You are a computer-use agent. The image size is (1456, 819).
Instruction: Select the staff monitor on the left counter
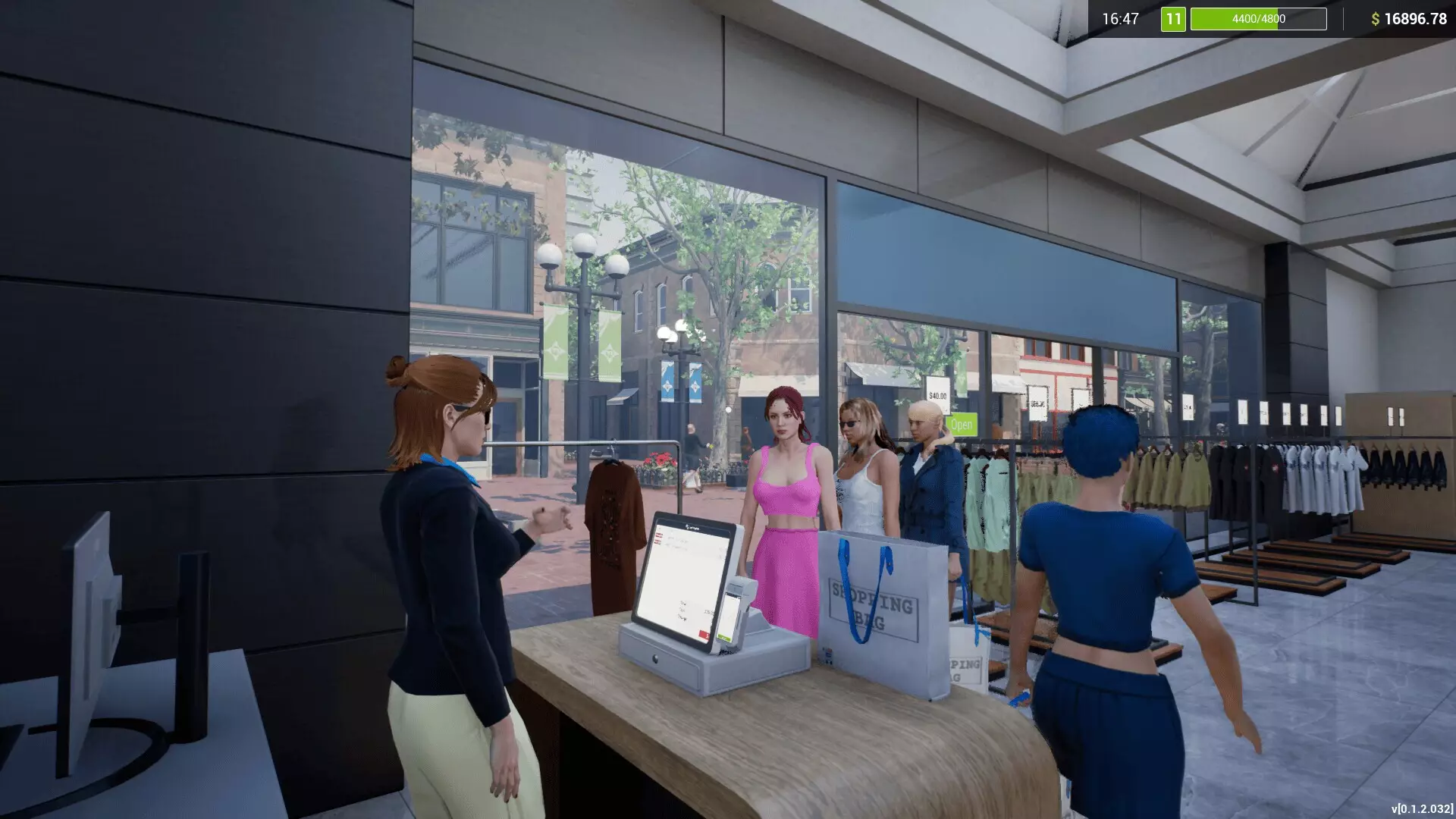click(x=91, y=607)
